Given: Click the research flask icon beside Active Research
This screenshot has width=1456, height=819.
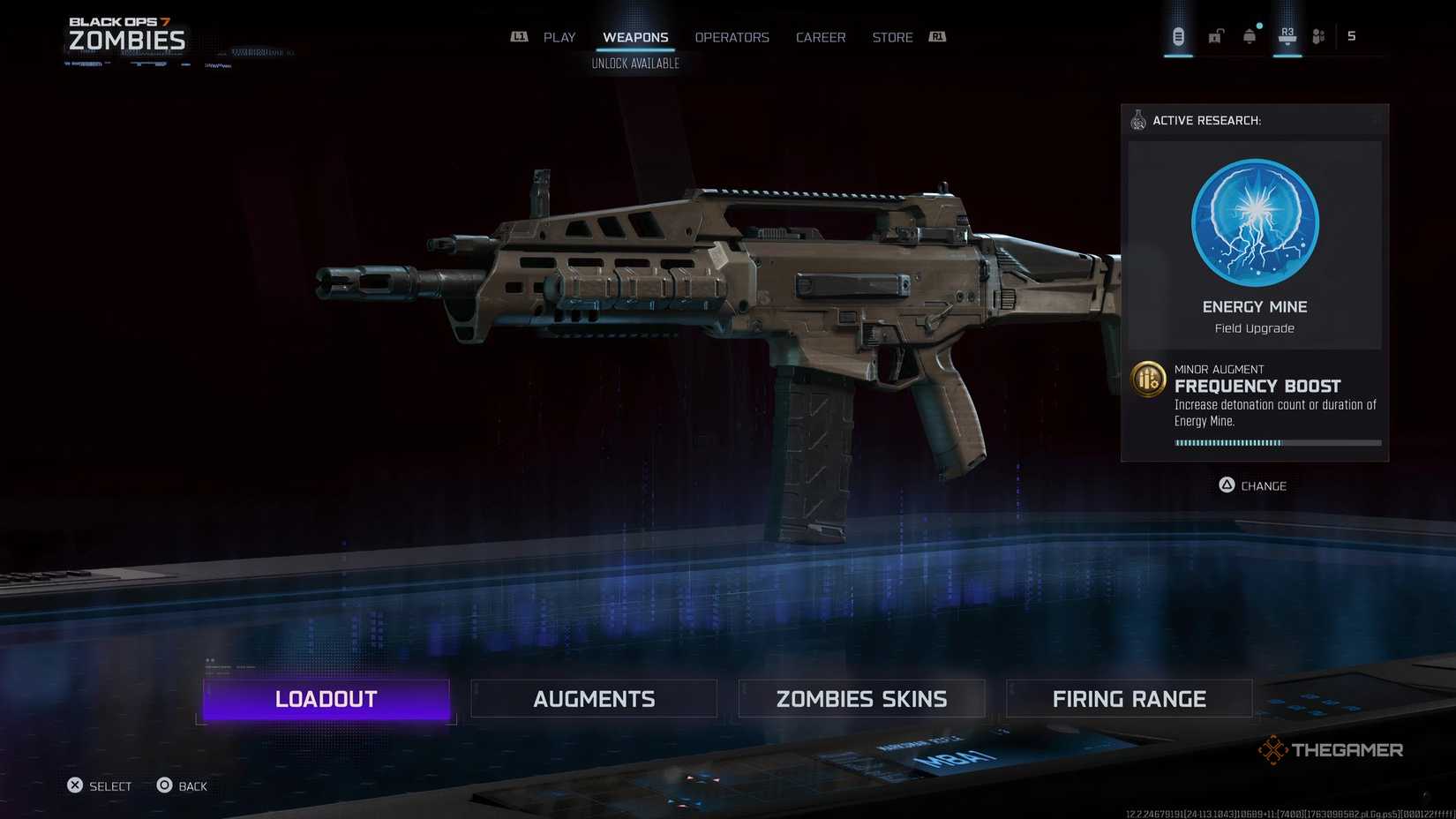Looking at the screenshot, I should tap(1137, 120).
